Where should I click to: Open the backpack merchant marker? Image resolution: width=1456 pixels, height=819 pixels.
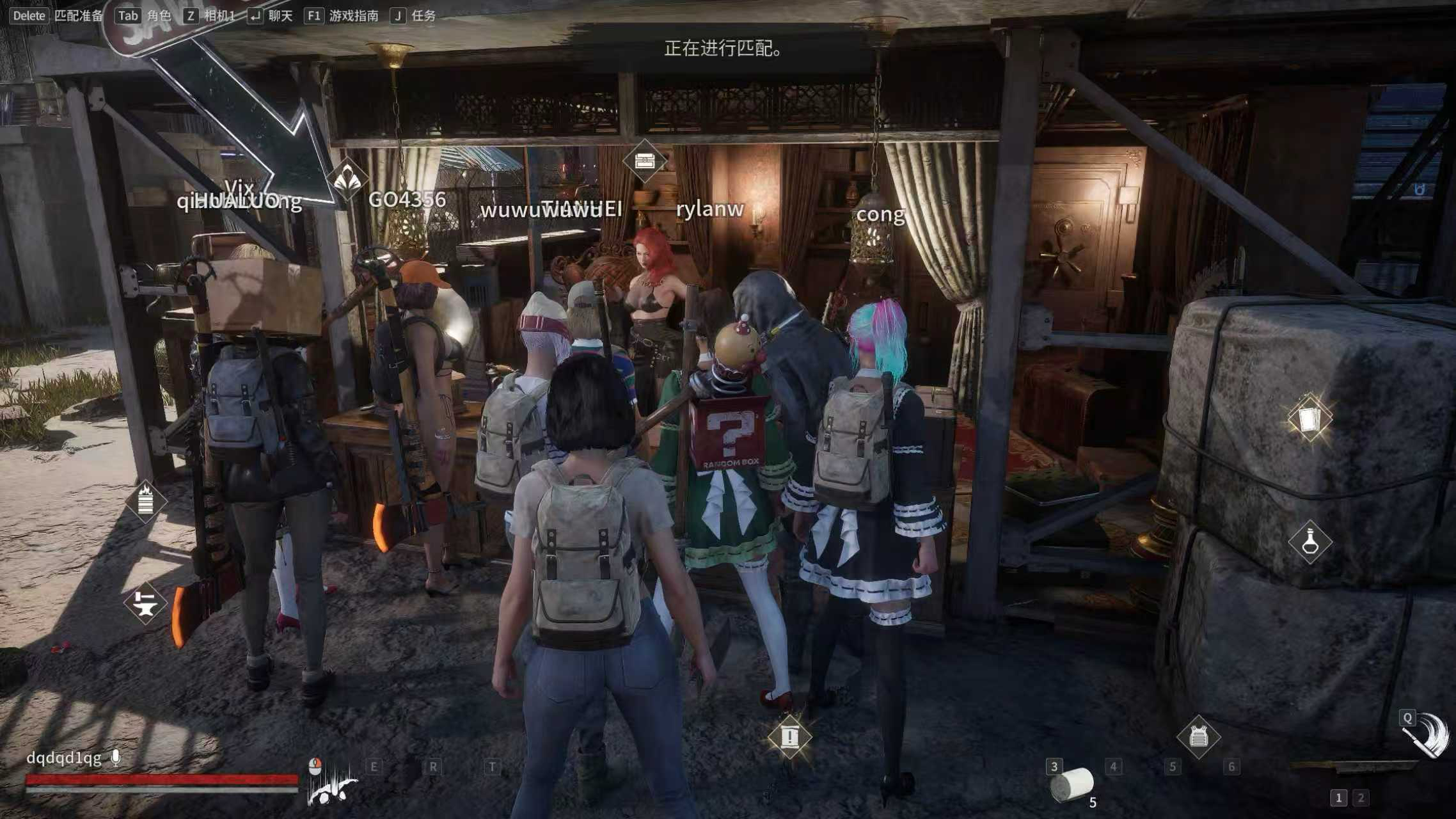(1198, 738)
